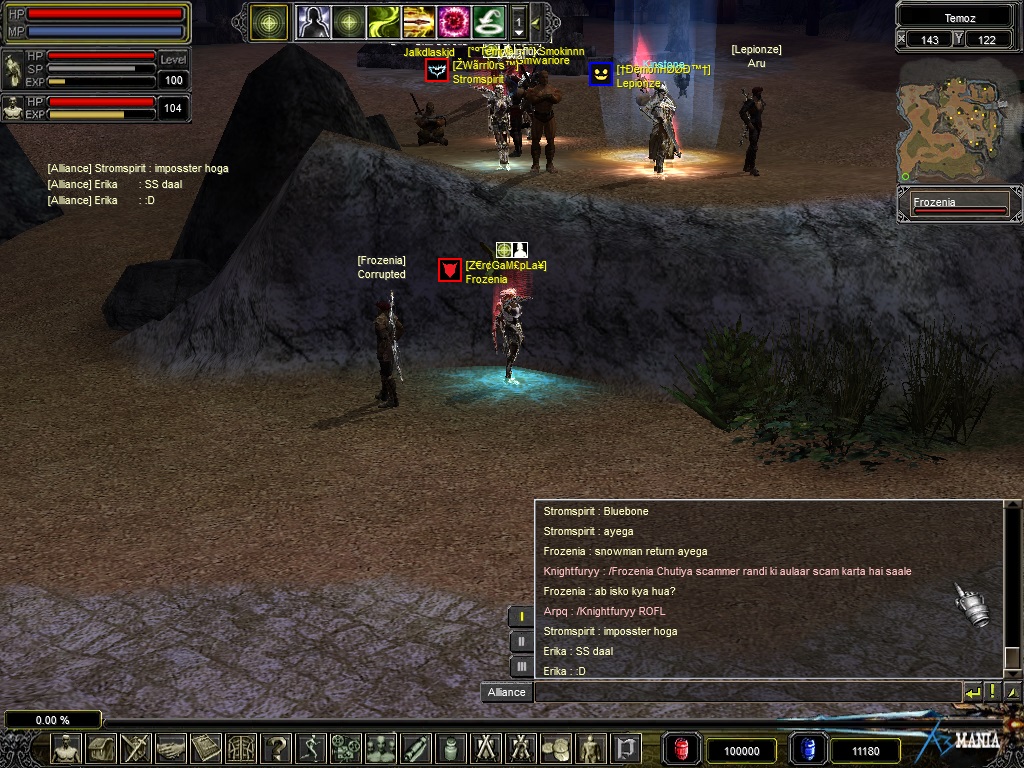Select the Frozenia target frame
The image size is (1024, 768).
point(959,205)
